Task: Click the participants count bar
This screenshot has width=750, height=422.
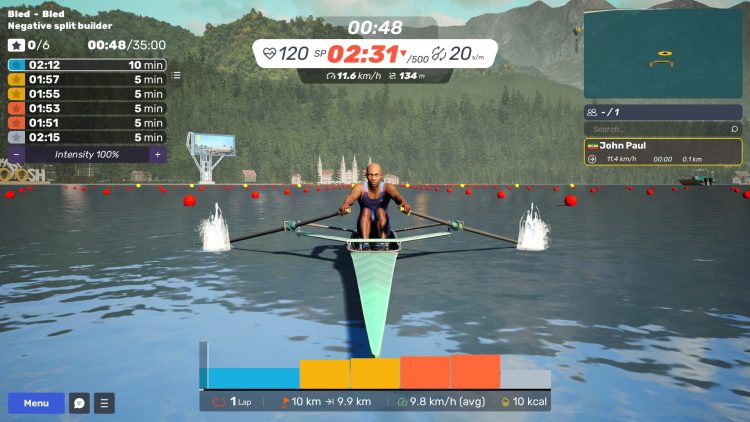Action: coord(663,112)
